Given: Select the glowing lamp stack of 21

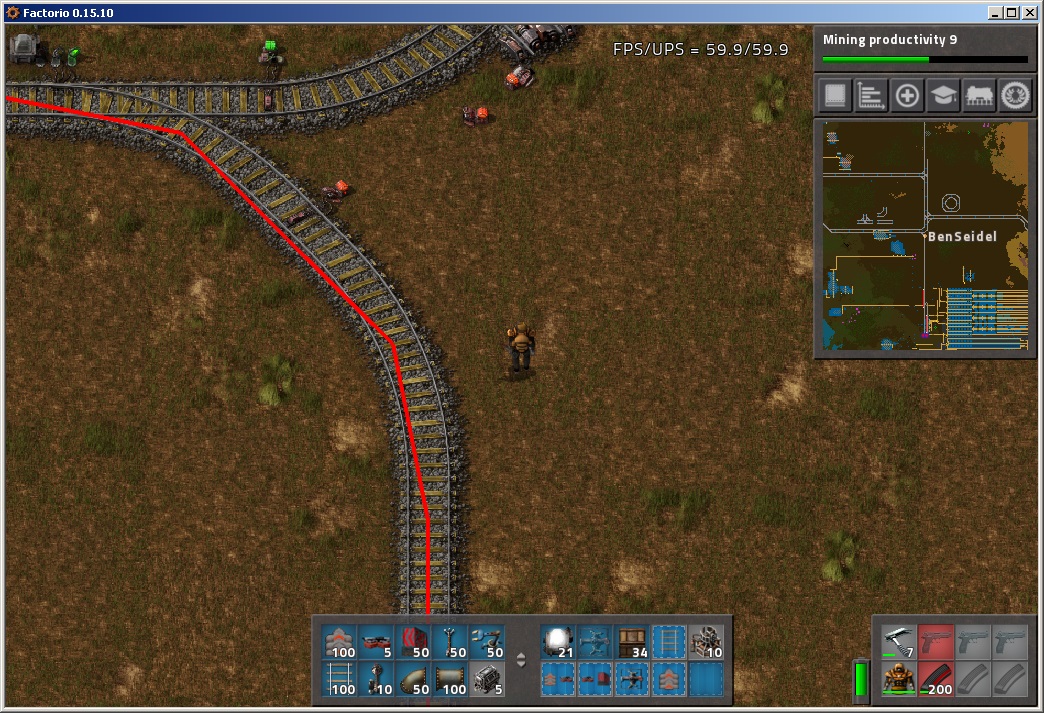Looking at the screenshot, I should pos(559,643).
